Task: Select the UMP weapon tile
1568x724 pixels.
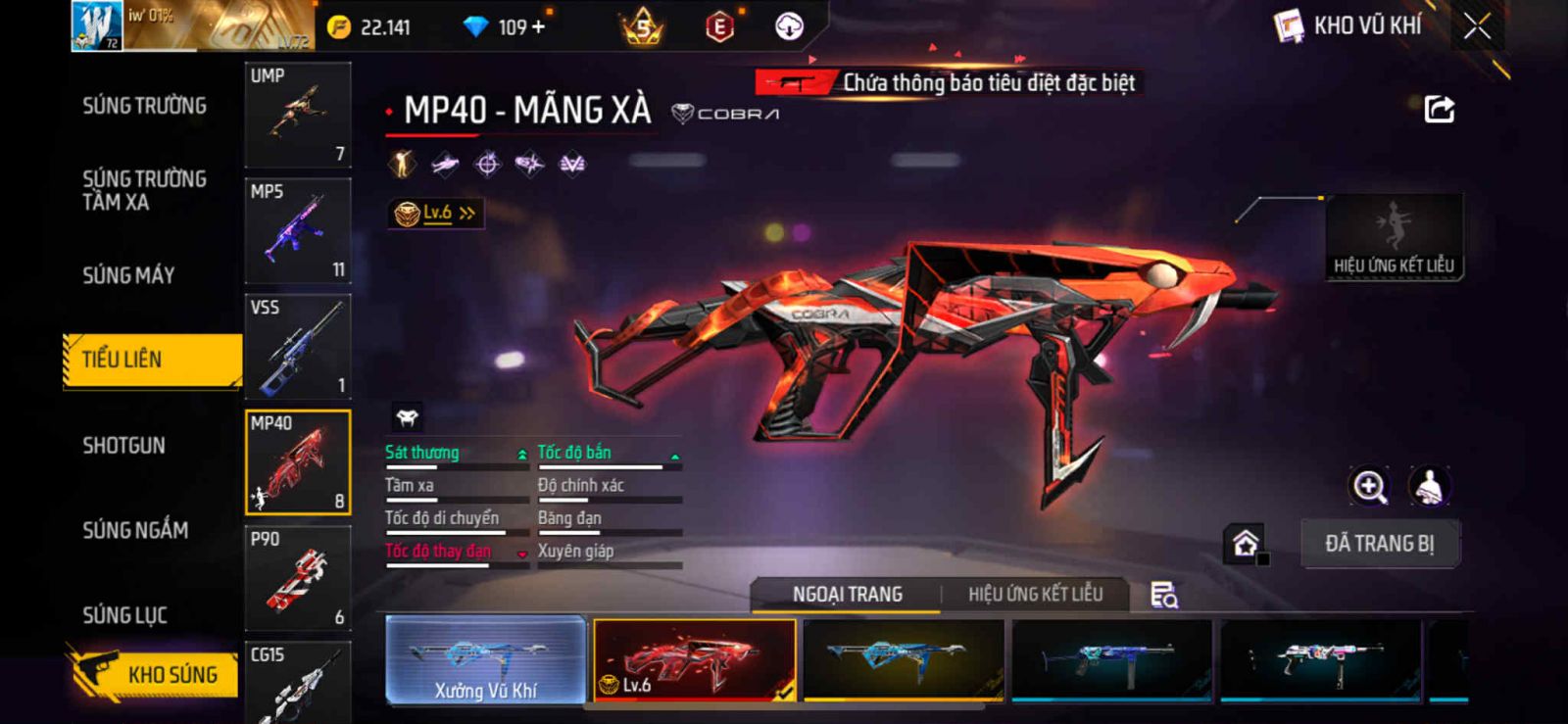Action: [x=298, y=115]
